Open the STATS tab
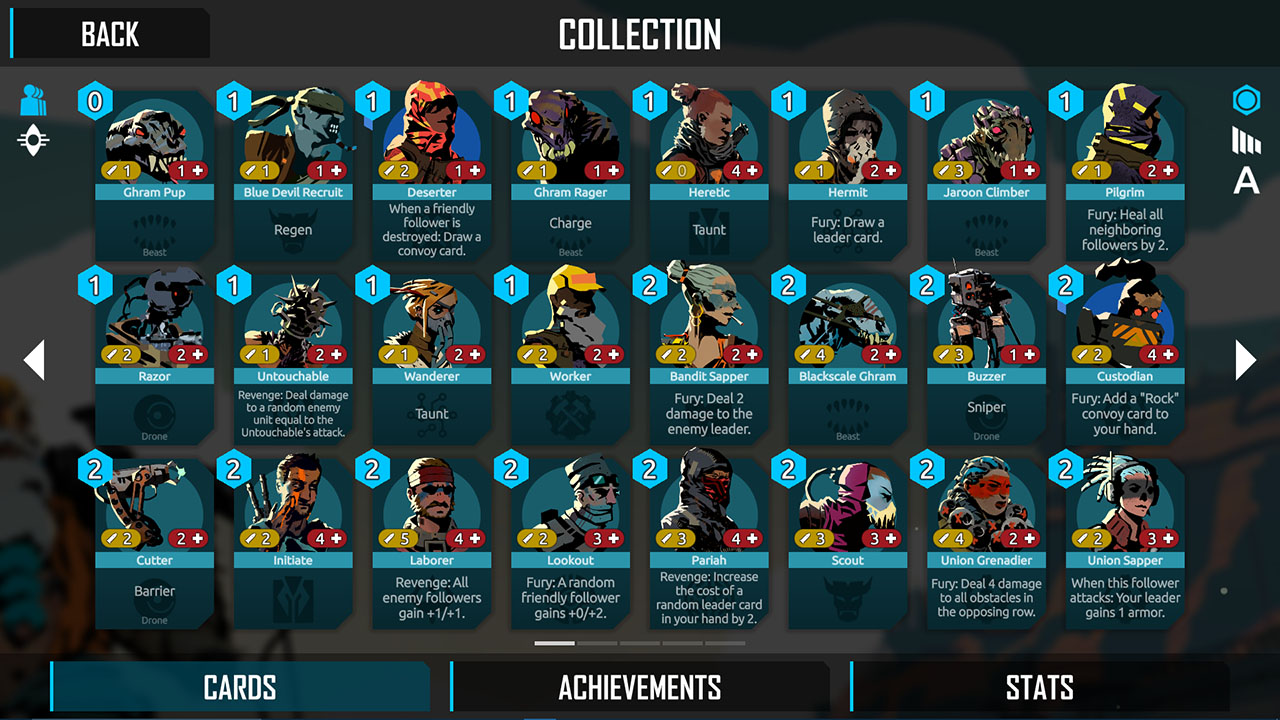Image resolution: width=1280 pixels, height=720 pixels. pyautogui.click(x=1040, y=688)
